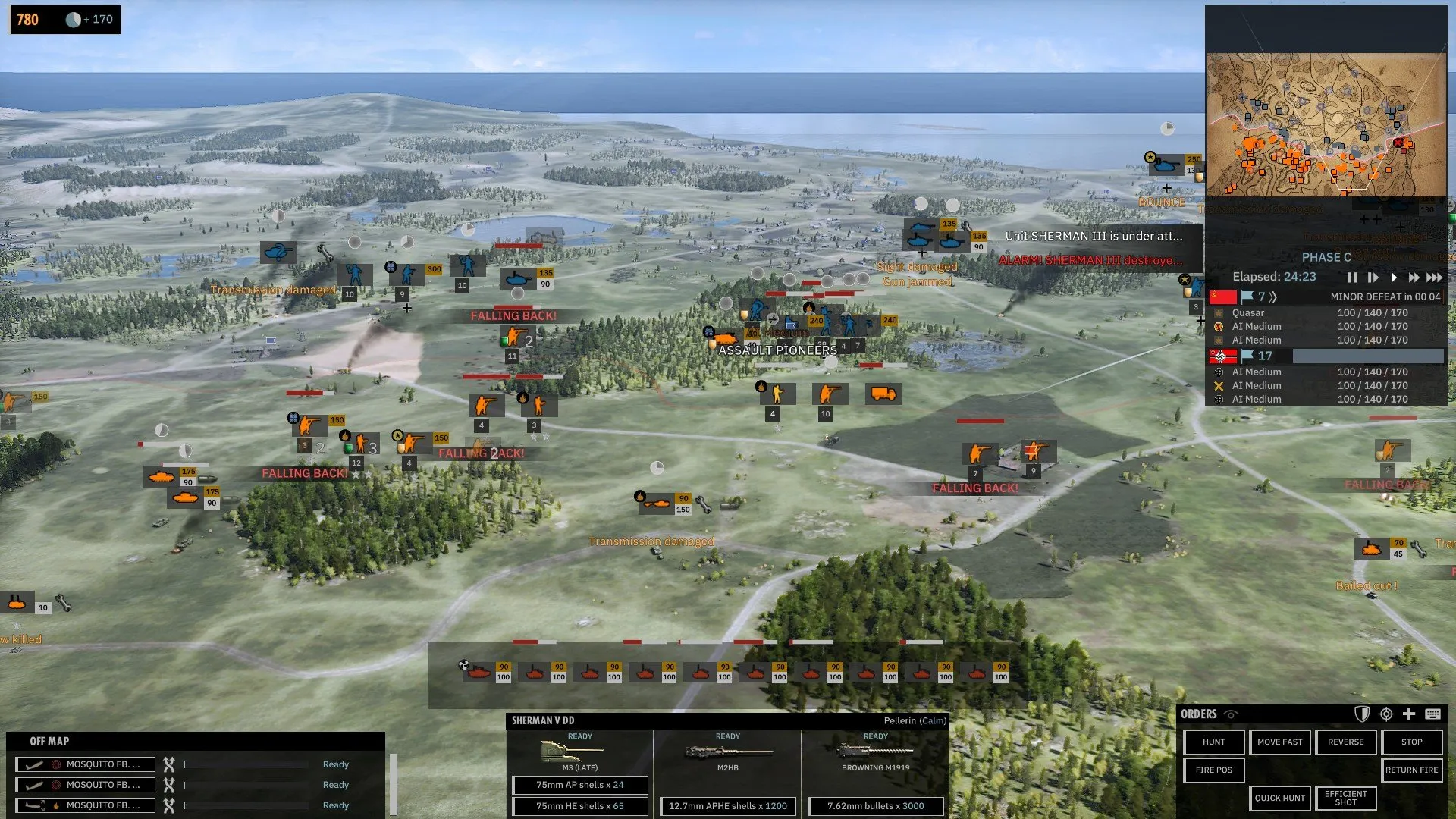Image resolution: width=1456 pixels, height=819 pixels.
Task: Click the crosshair targeting icon above Orders
Action: pyautogui.click(x=1385, y=714)
